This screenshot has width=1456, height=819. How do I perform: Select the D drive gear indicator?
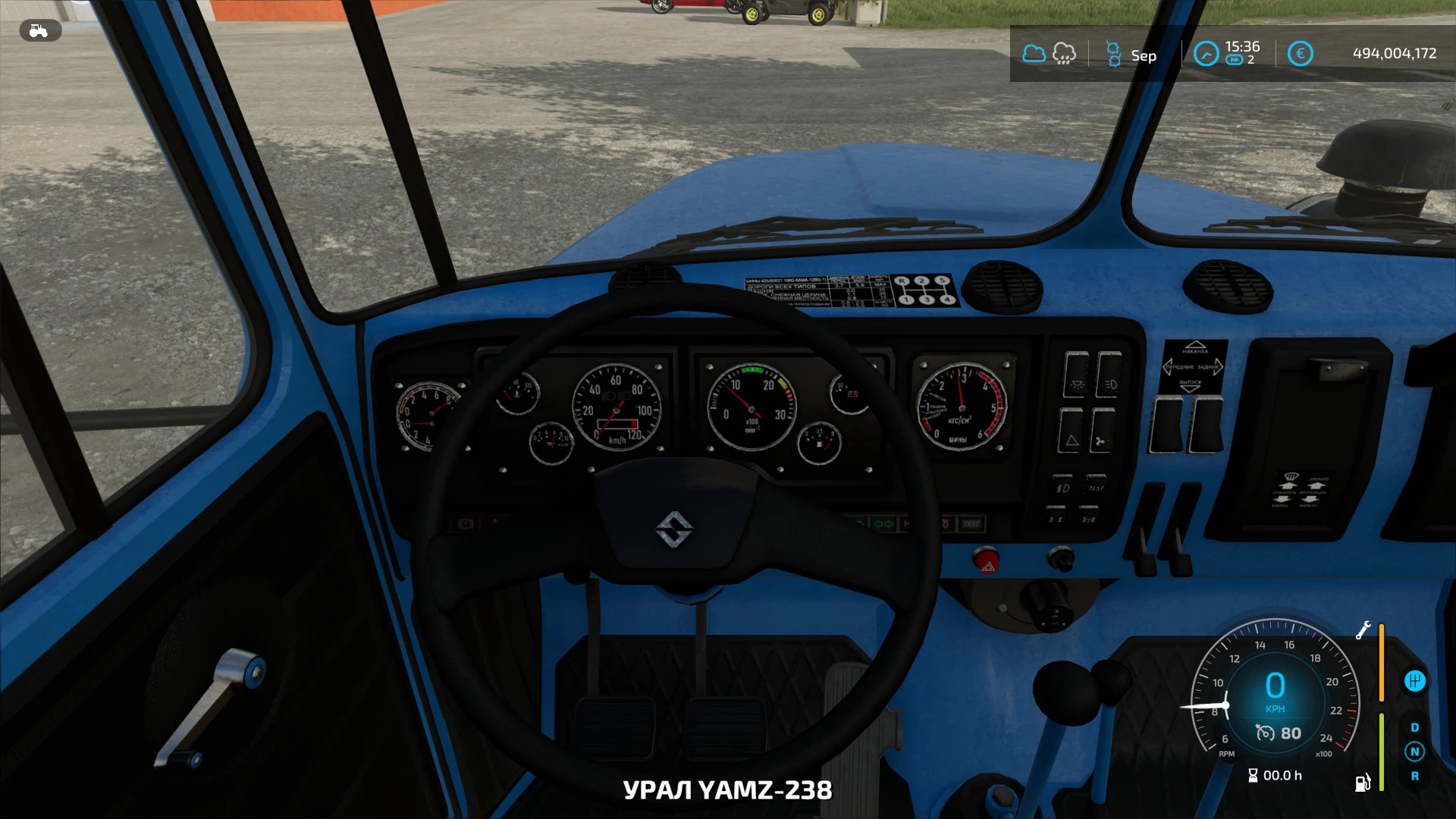click(1414, 727)
